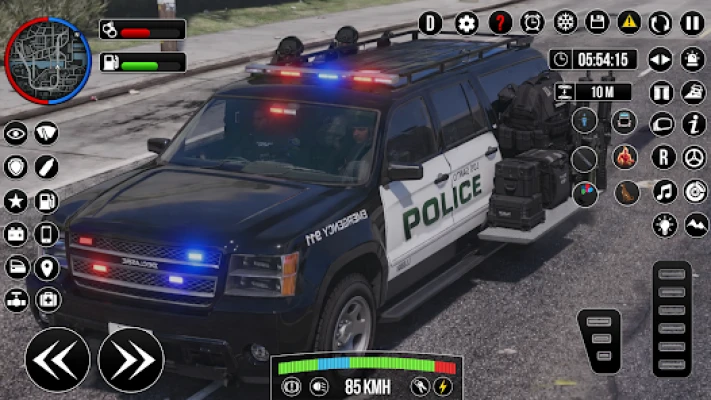The height and width of the screenshot is (400, 711).
Task: Select the first aid kit icon
Action: pyautogui.click(x=47, y=300)
